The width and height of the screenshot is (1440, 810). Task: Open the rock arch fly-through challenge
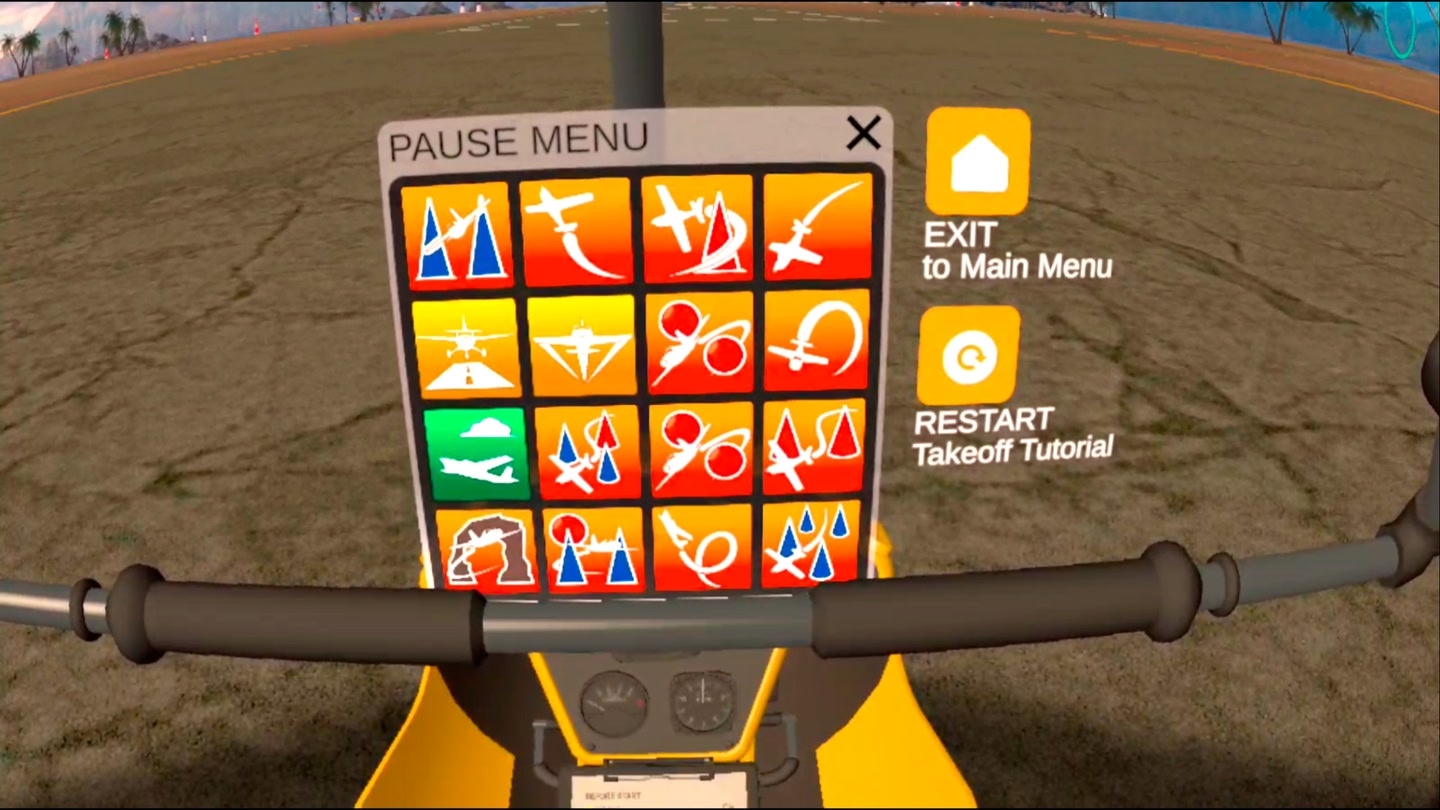click(487, 550)
